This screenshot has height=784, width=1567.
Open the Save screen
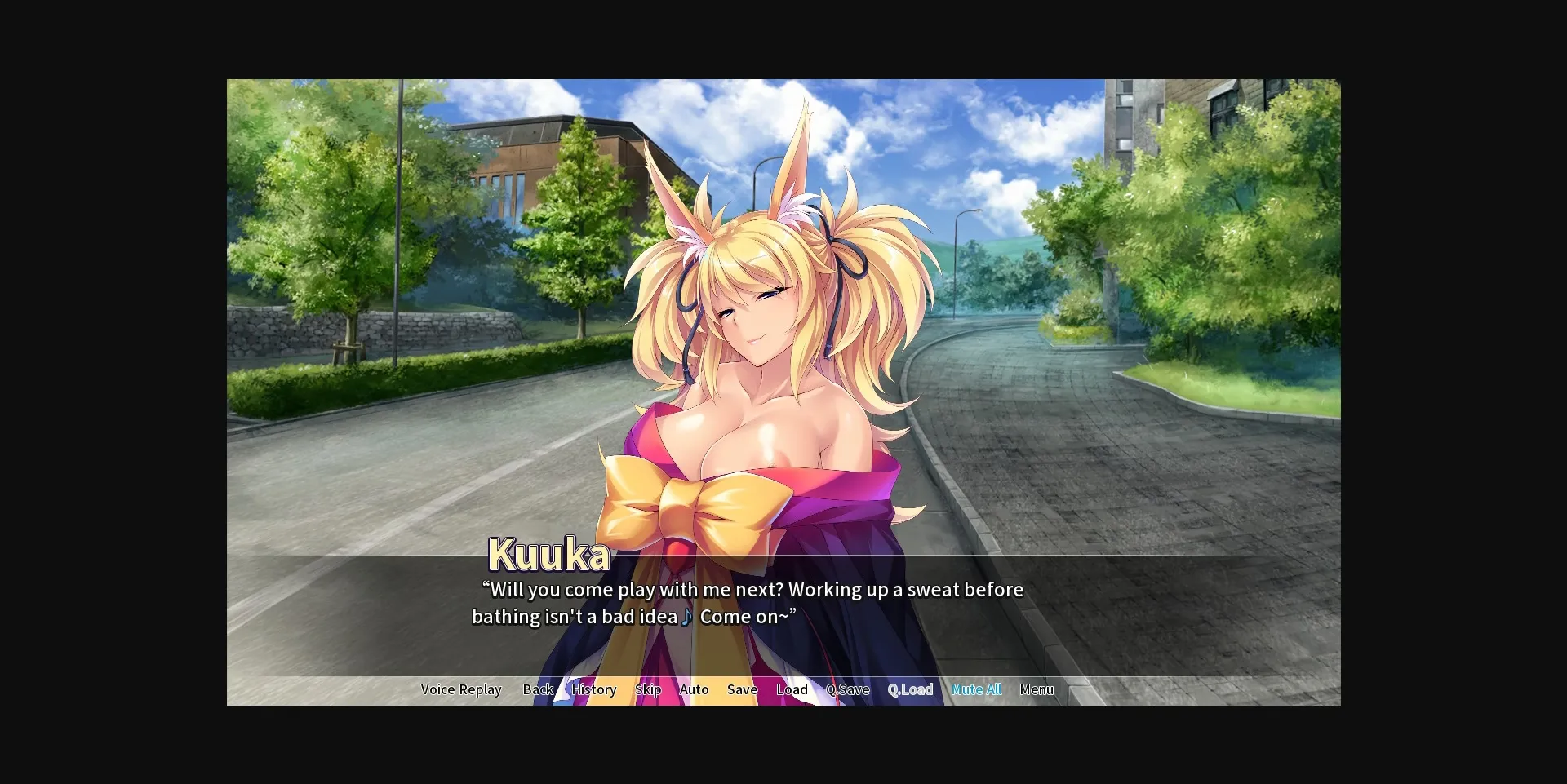pyautogui.click(x=742, y=689)
